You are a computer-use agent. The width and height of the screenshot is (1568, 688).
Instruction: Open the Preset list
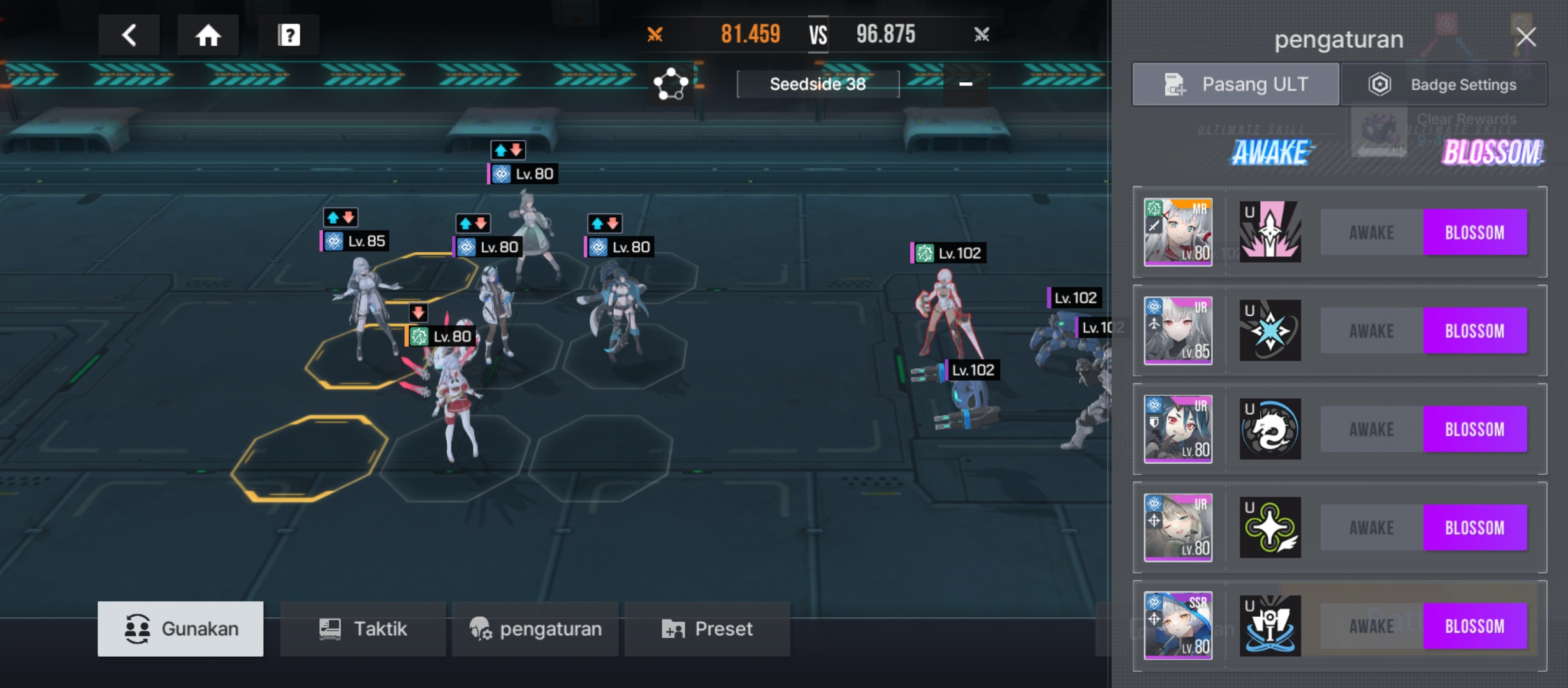coord(707,629)
